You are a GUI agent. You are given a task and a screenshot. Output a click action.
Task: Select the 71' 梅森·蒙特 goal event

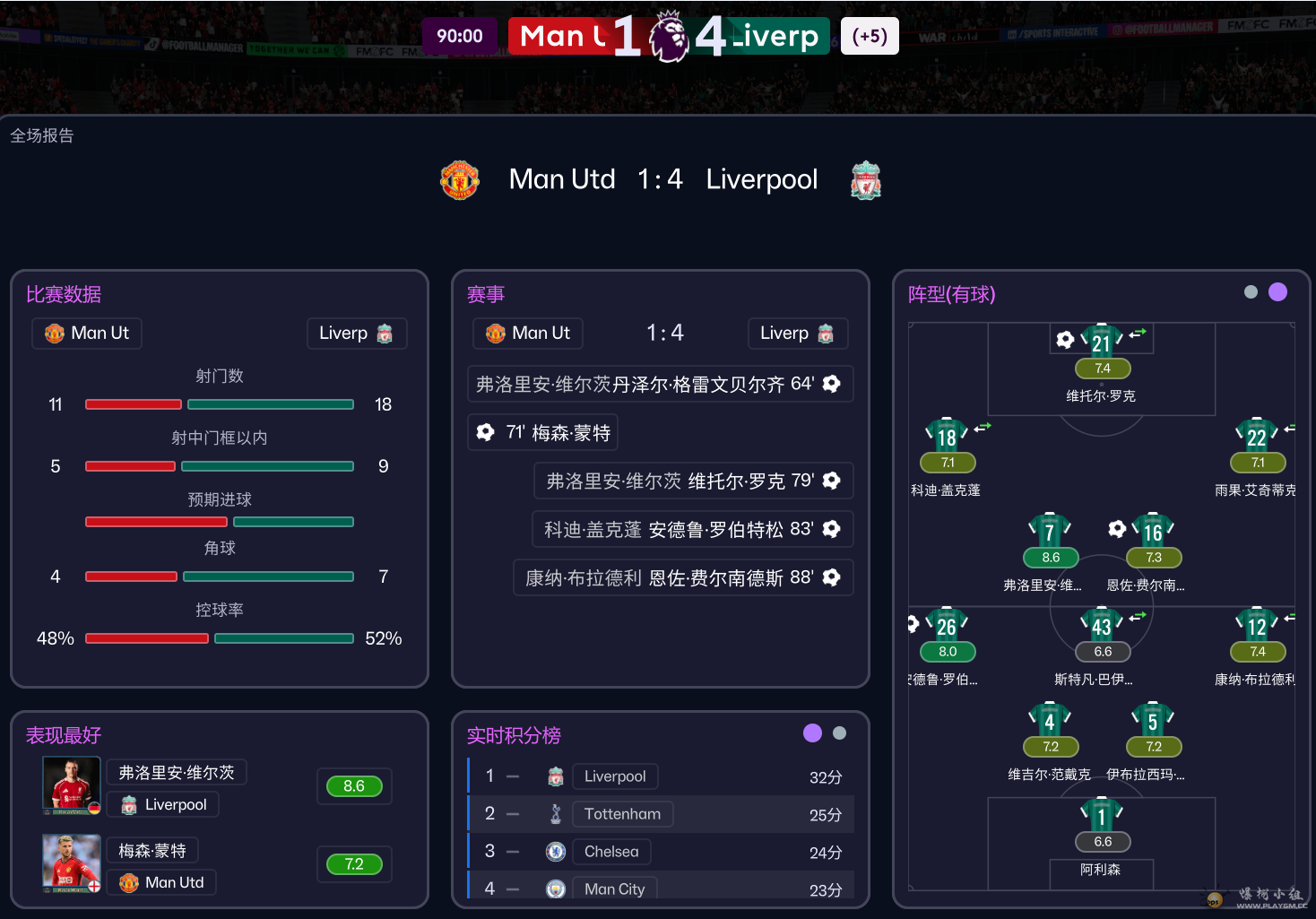(x=543, y=432)
